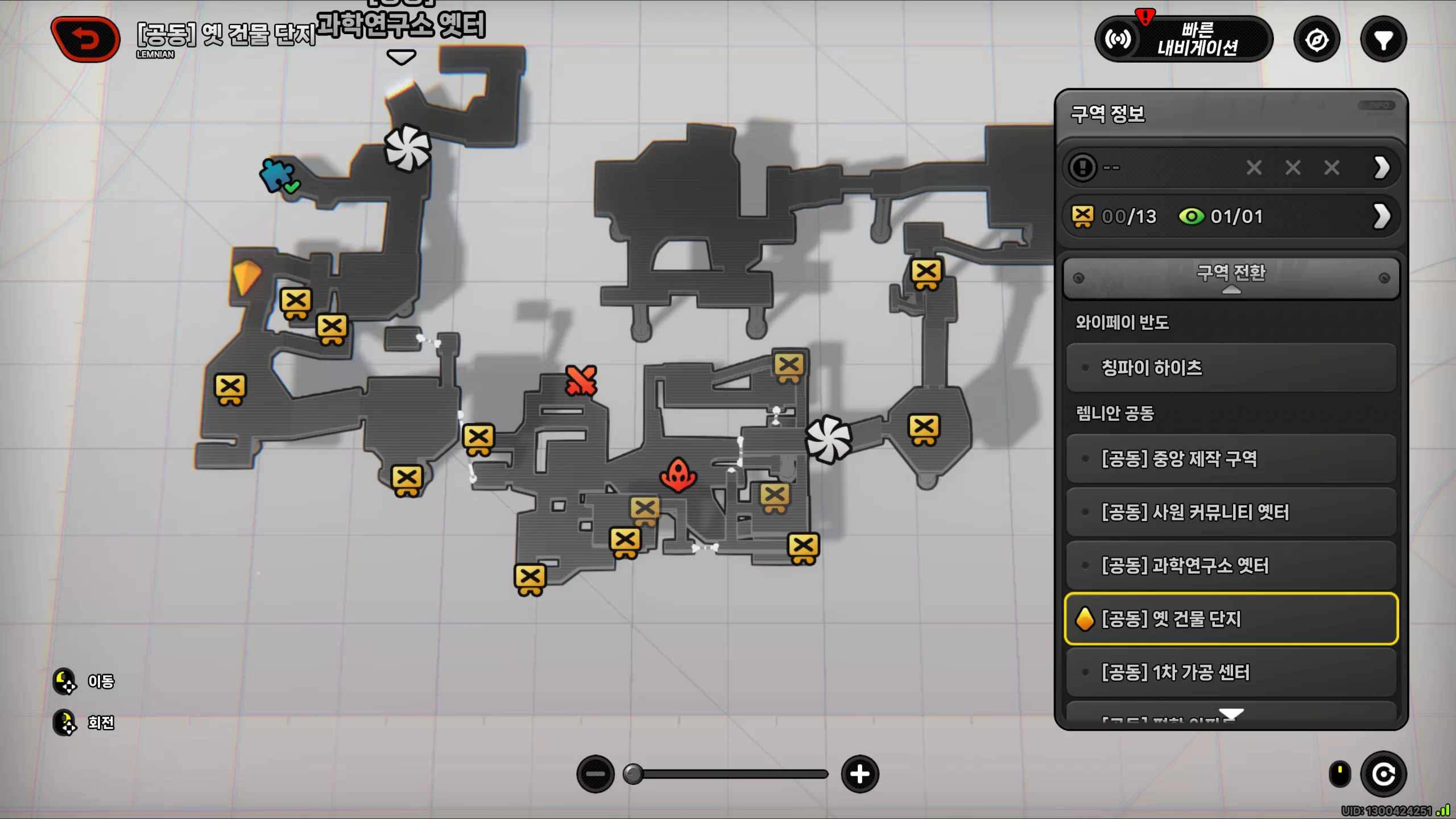Click the compass icon button
The image size is (1456, 819).
pos(1317,40)
